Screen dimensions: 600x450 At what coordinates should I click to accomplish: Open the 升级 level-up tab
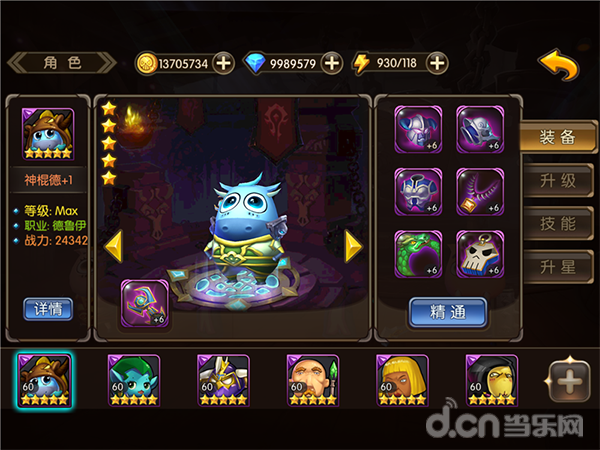pos(557,181)
